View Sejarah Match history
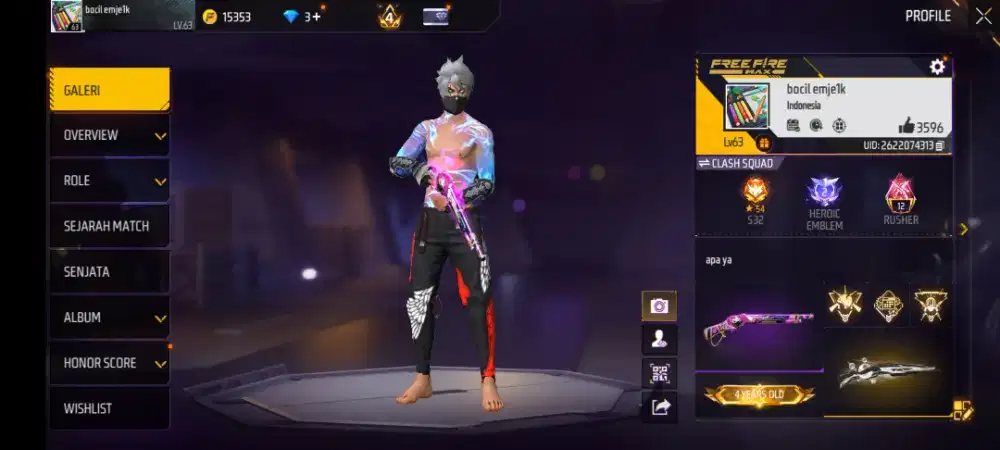 (x=109, y=226)
